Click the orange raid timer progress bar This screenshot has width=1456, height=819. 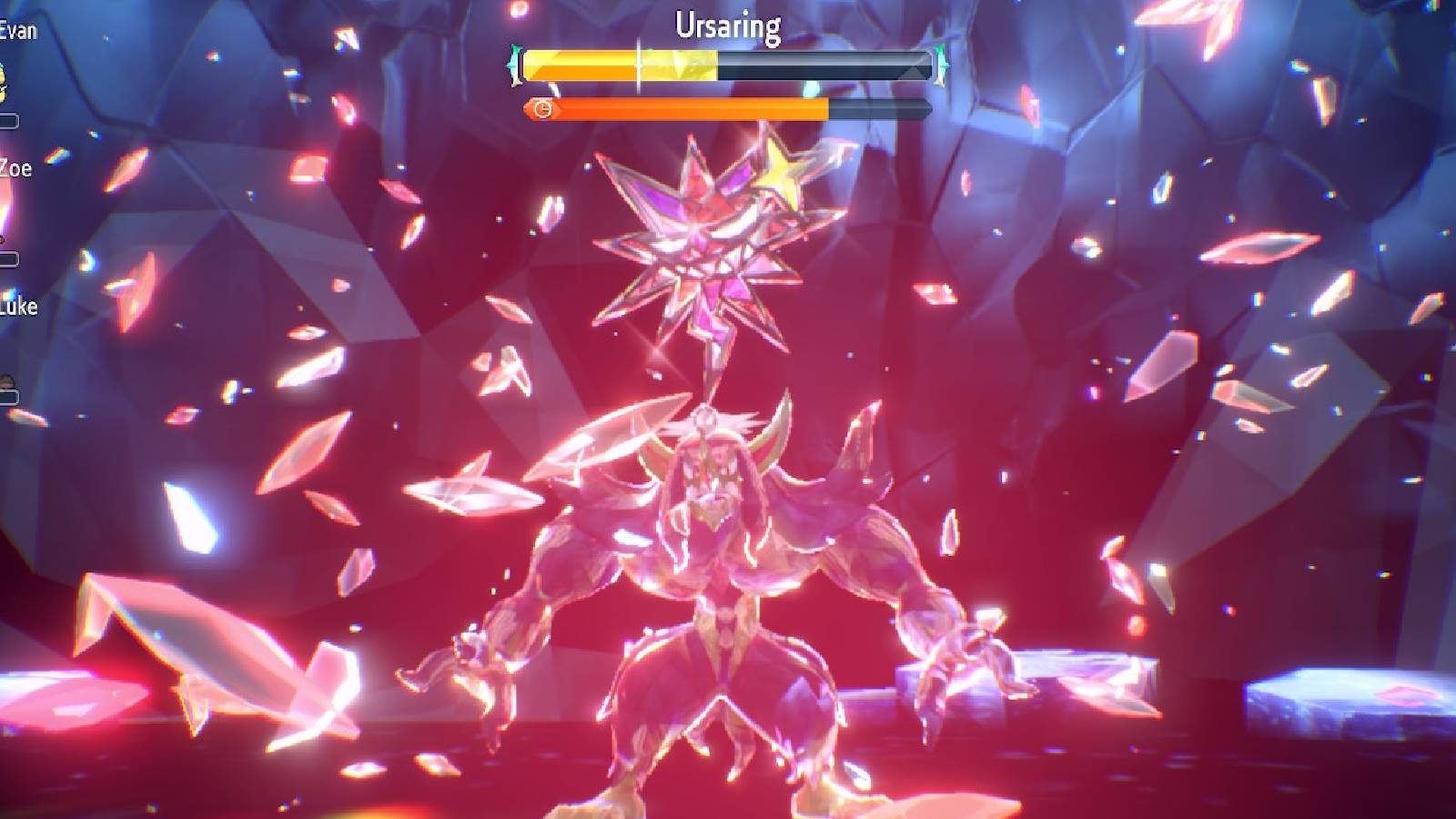682,111
